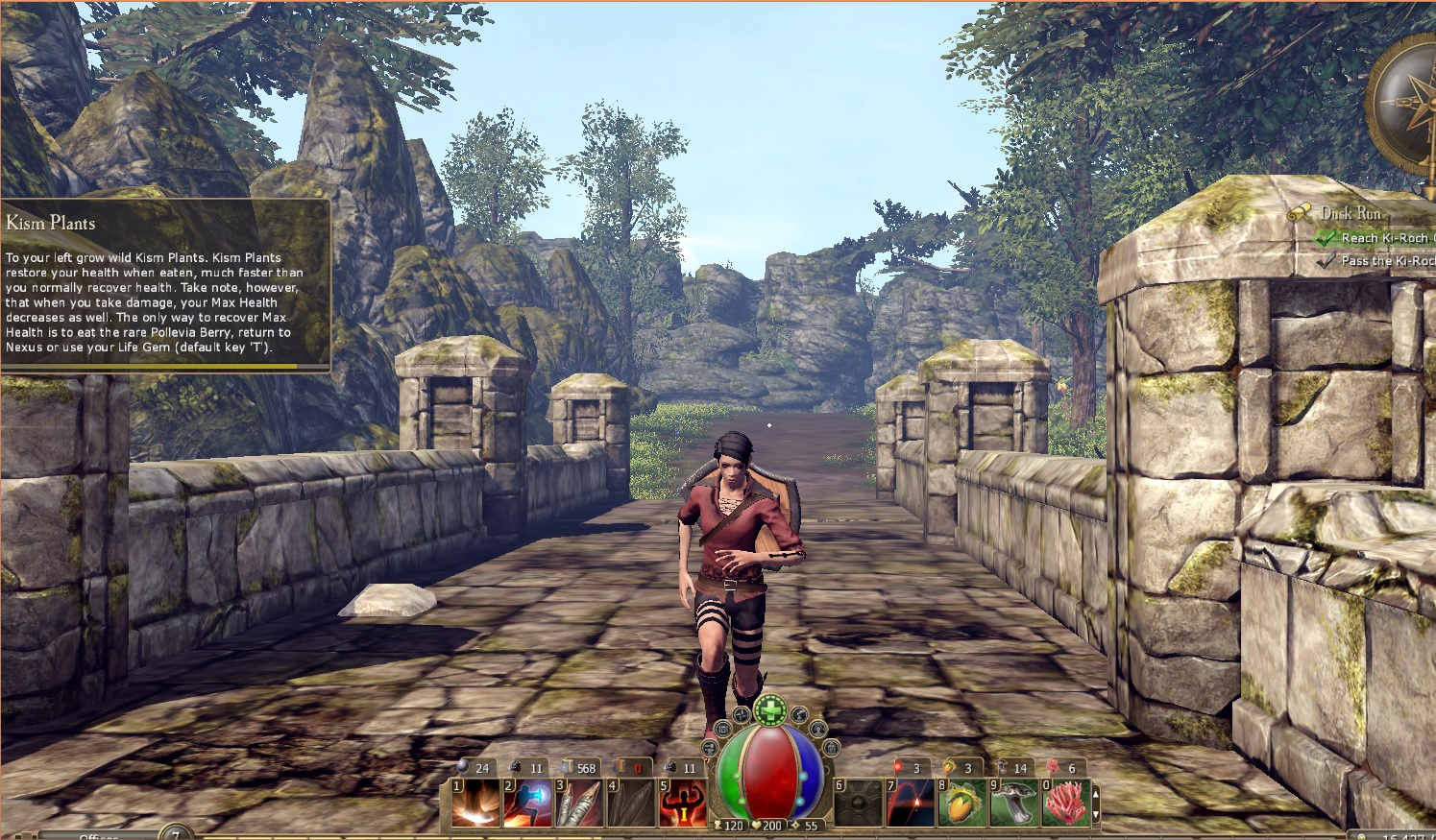1436x840 pixels.
Task: Select the red coral item in slot 0
Action: [1066, 803]
